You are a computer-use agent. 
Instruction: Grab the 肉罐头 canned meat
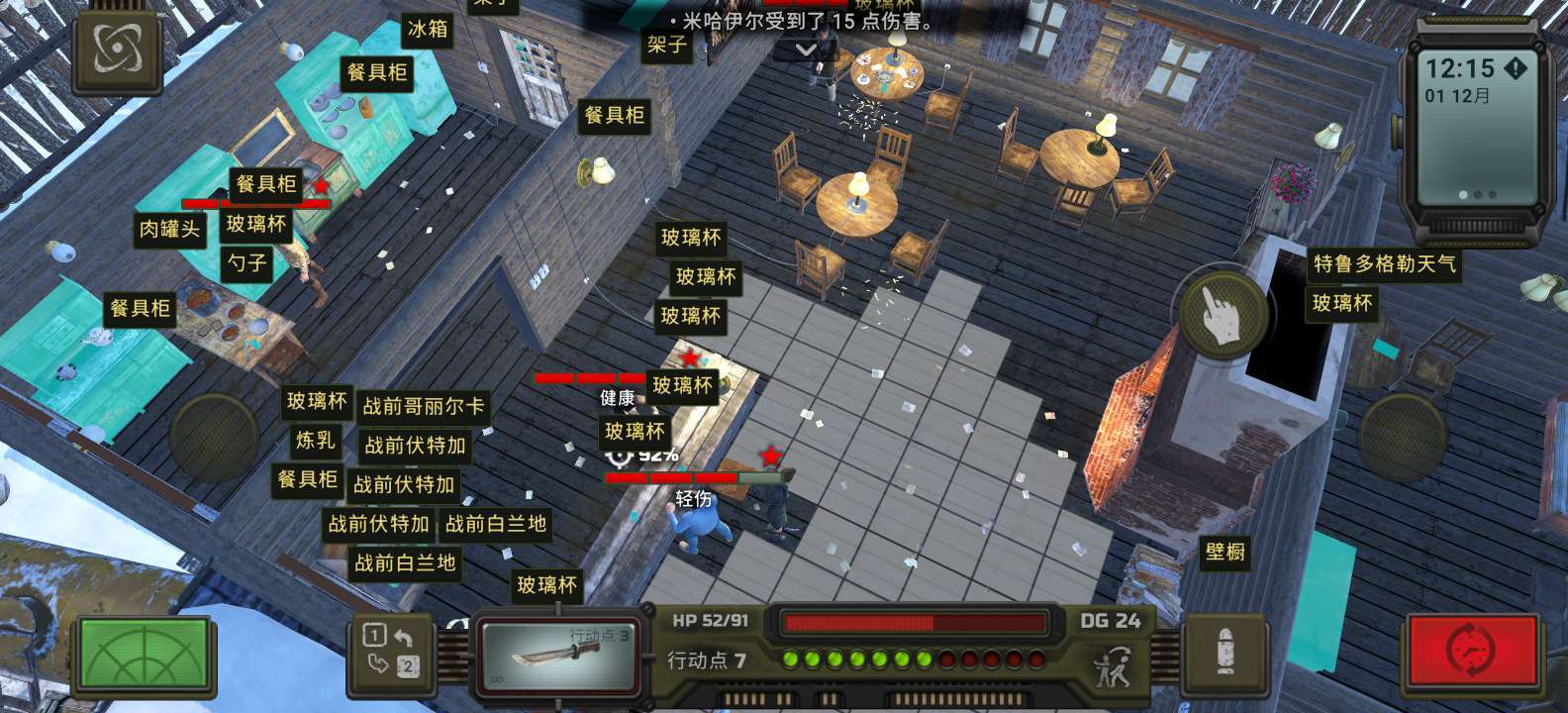(168, 227)
